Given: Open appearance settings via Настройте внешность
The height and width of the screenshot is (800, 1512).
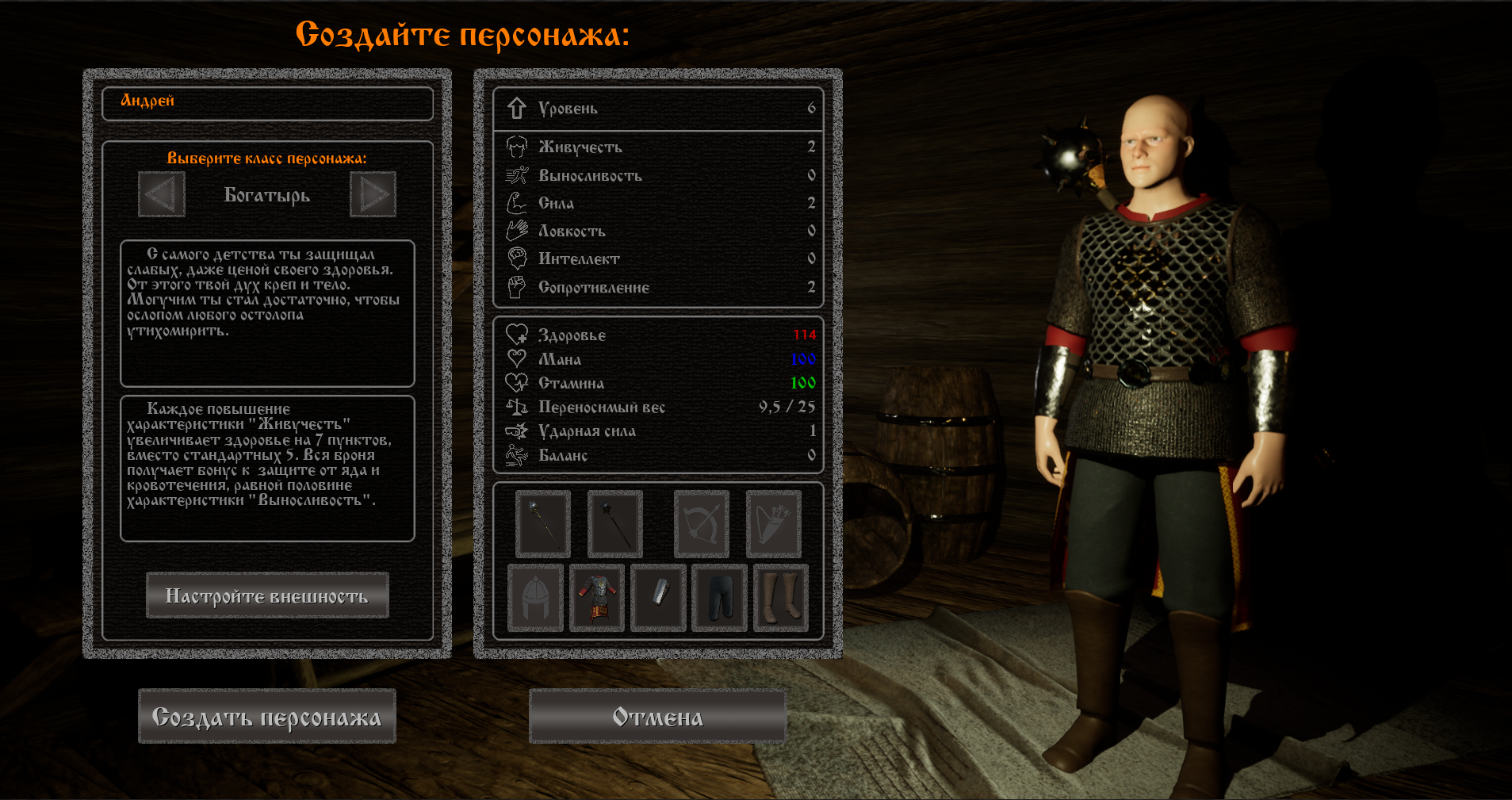Looking at the screenshot, I should click(267, 595).
